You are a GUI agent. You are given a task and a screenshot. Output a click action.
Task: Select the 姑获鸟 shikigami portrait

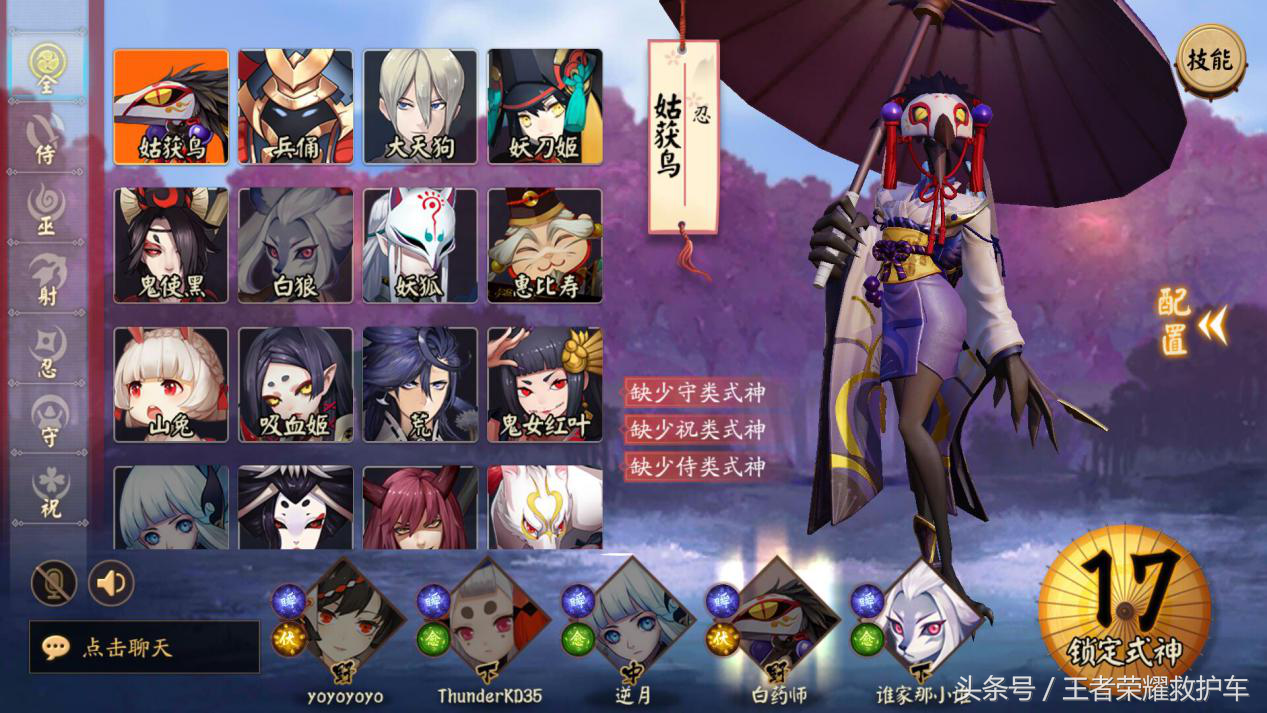[x=171, y=107]
